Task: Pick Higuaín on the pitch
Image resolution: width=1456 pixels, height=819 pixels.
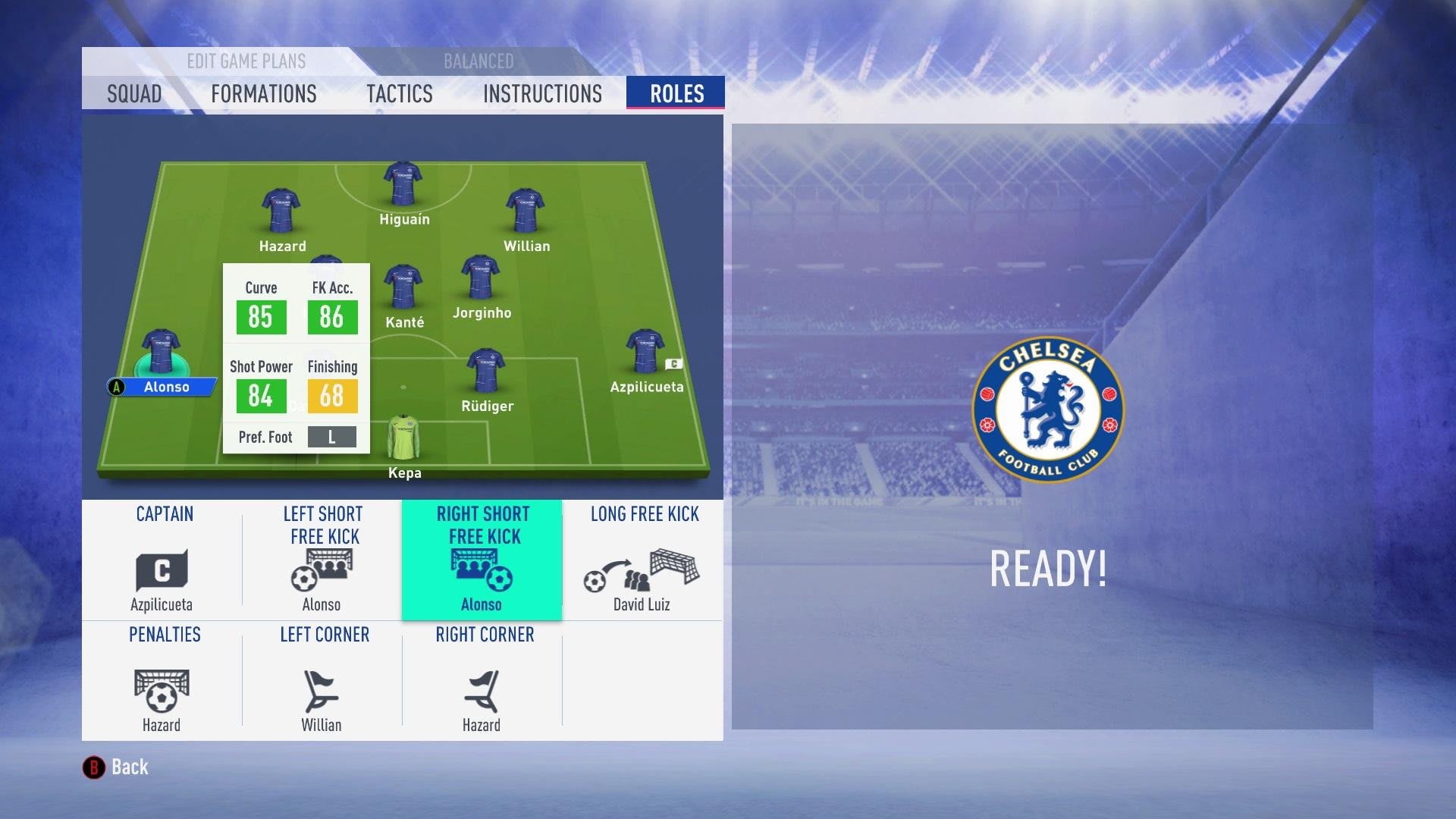Action: [403, 184]
